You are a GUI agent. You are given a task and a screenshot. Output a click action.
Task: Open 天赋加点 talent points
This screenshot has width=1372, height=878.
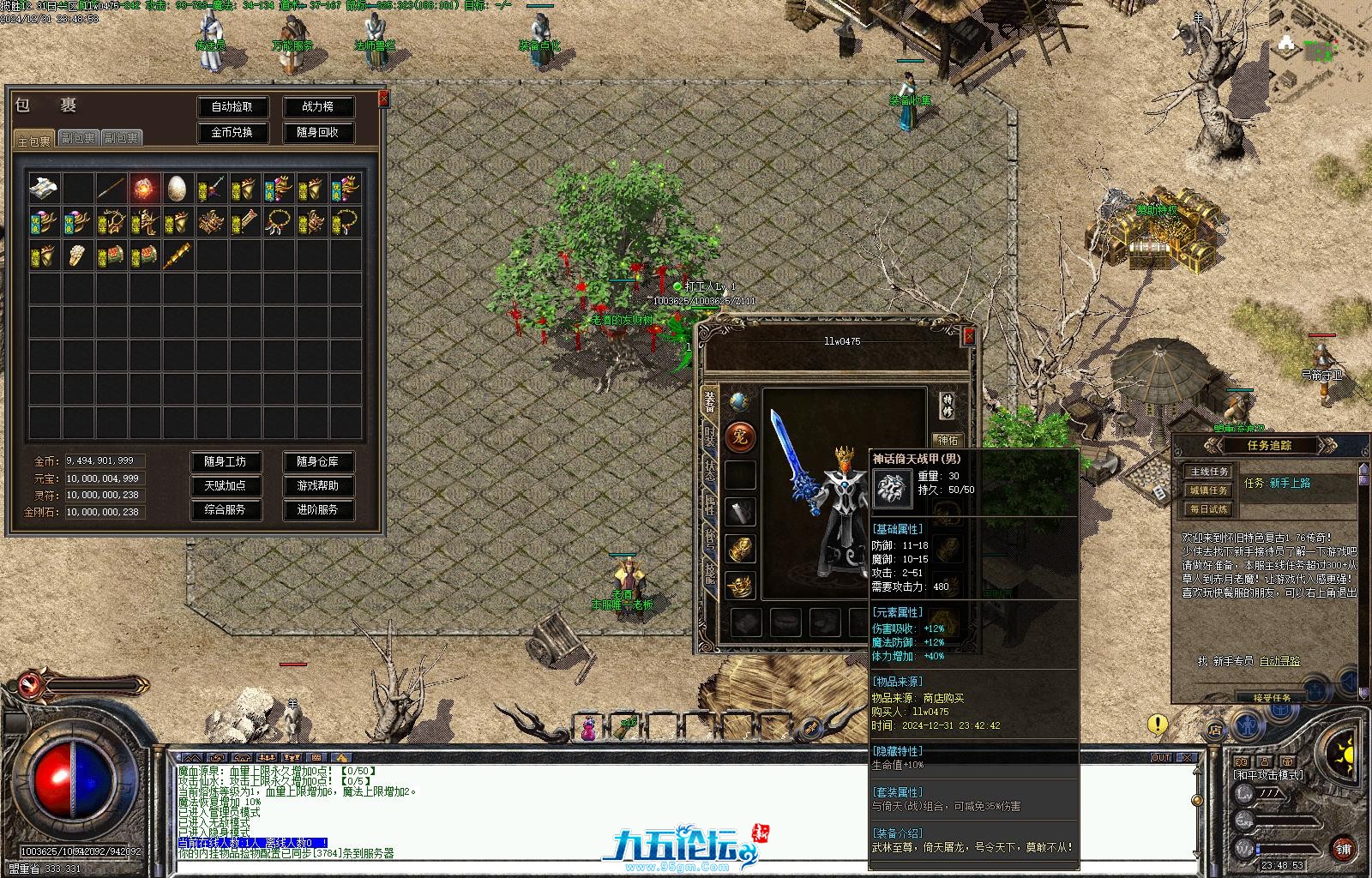coord(225,486)
